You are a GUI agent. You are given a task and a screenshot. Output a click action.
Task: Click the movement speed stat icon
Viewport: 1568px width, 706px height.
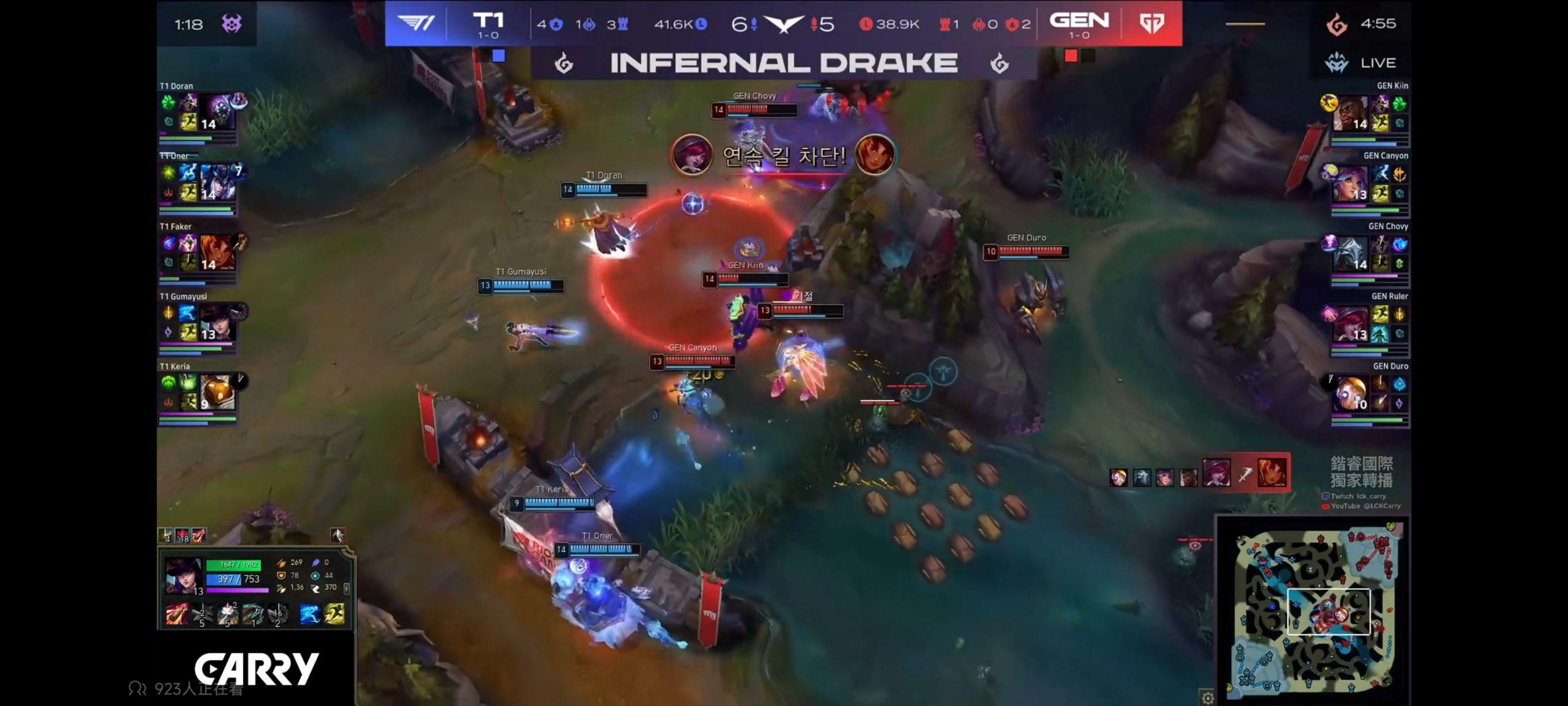click(316, 589)
